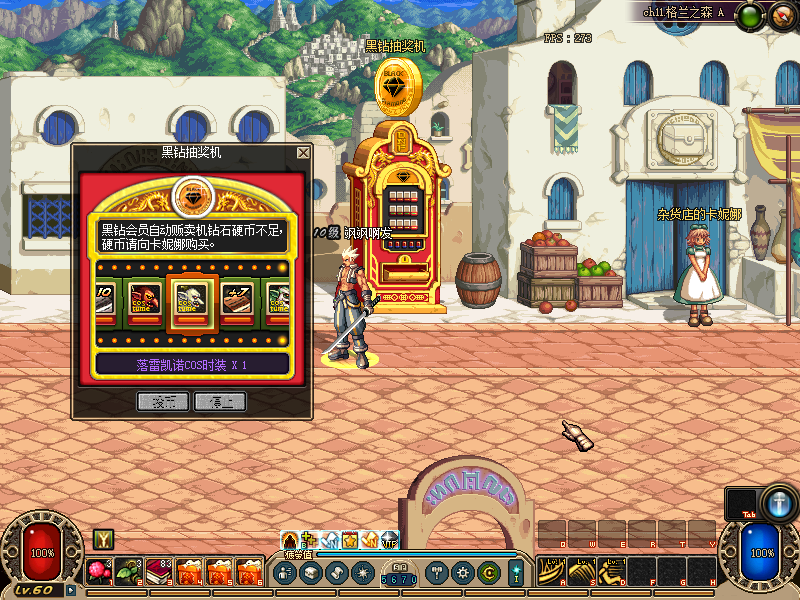Use the pink berry item in slot 1
This screenshot has width=800, height=600.
pyautogui.click(x=100, y=572)
